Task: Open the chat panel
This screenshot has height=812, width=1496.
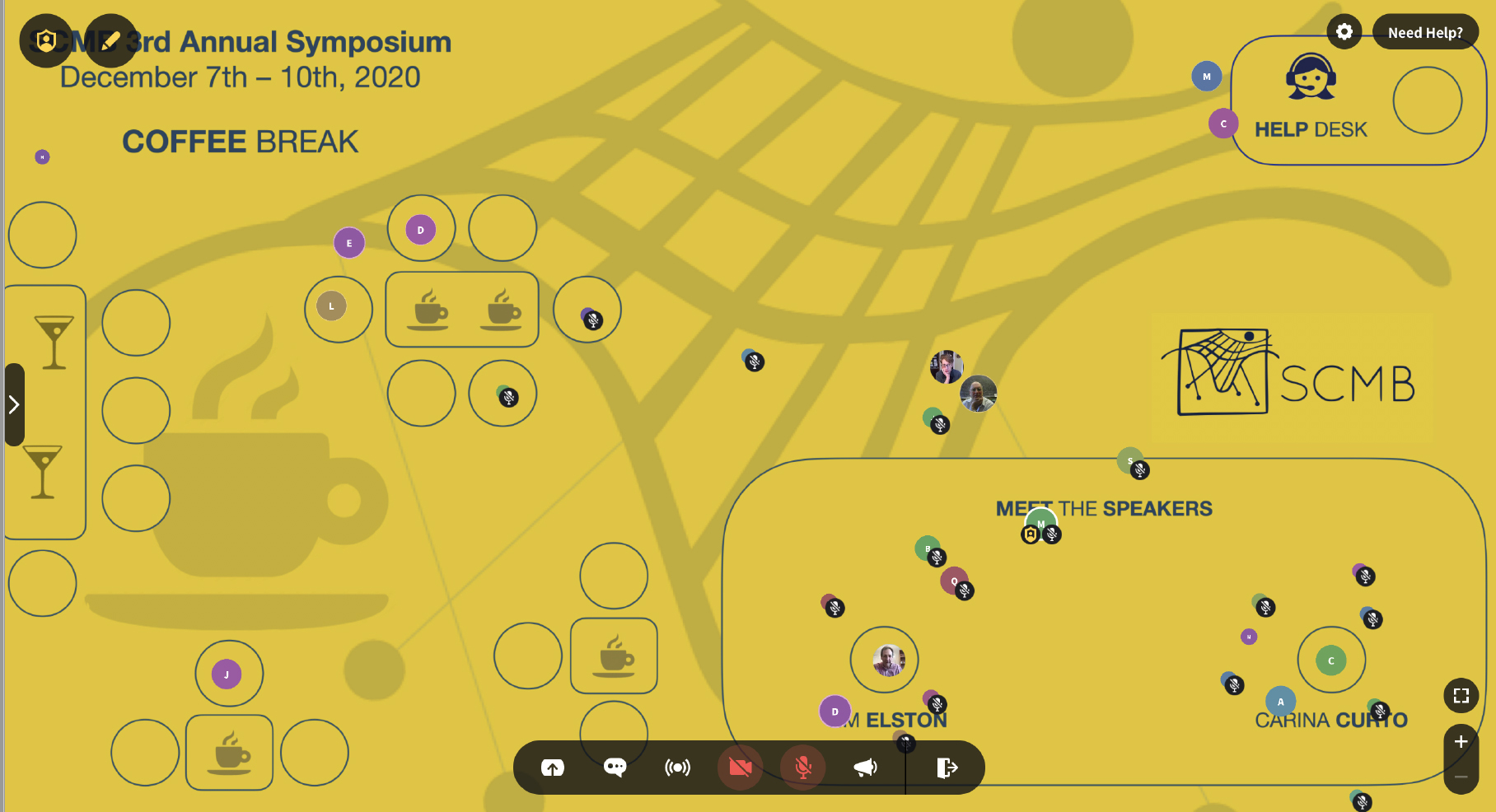Action: pos(615,767)
